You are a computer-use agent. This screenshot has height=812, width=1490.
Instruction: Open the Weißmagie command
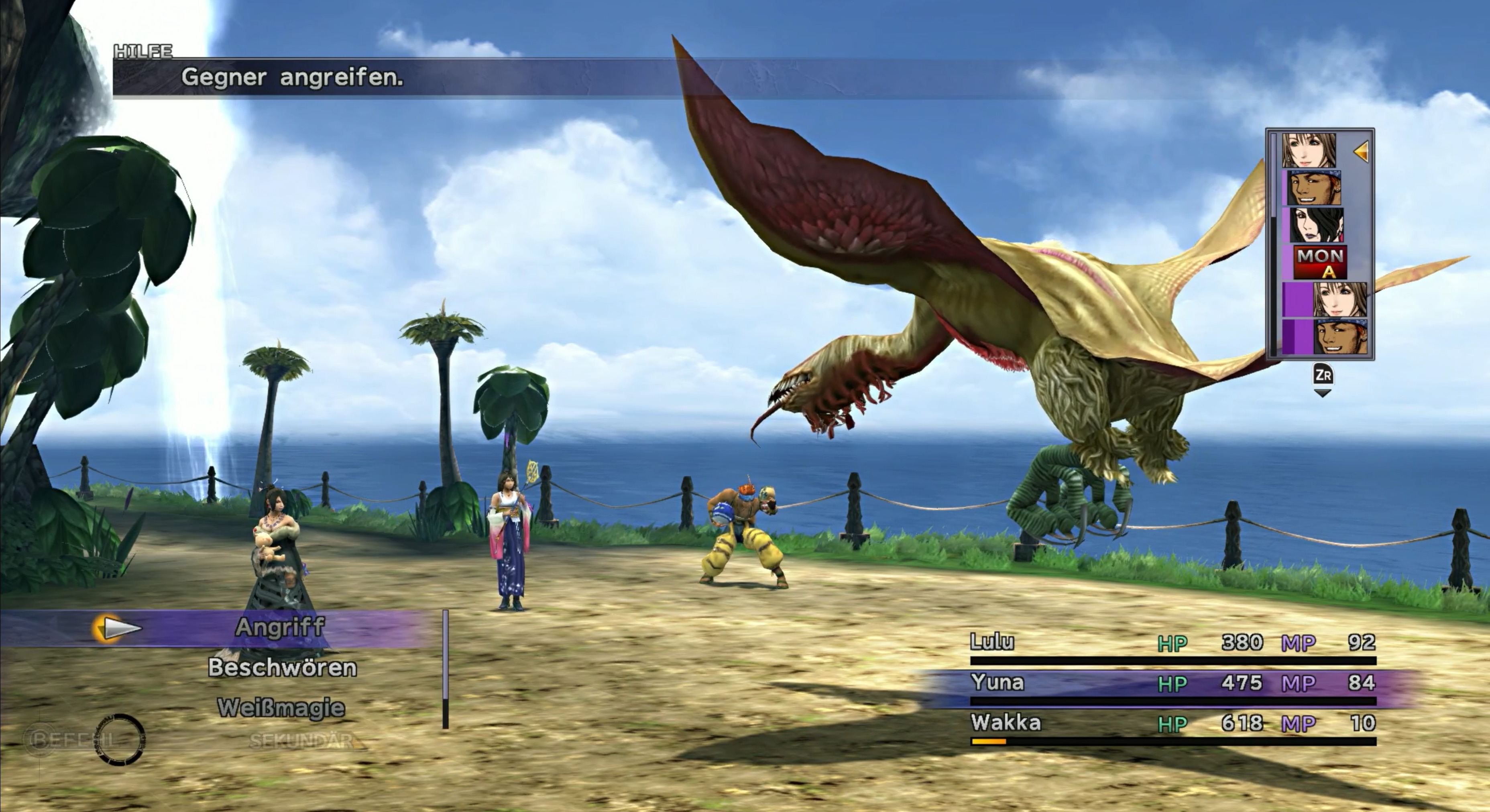click(x=281, y=708)
